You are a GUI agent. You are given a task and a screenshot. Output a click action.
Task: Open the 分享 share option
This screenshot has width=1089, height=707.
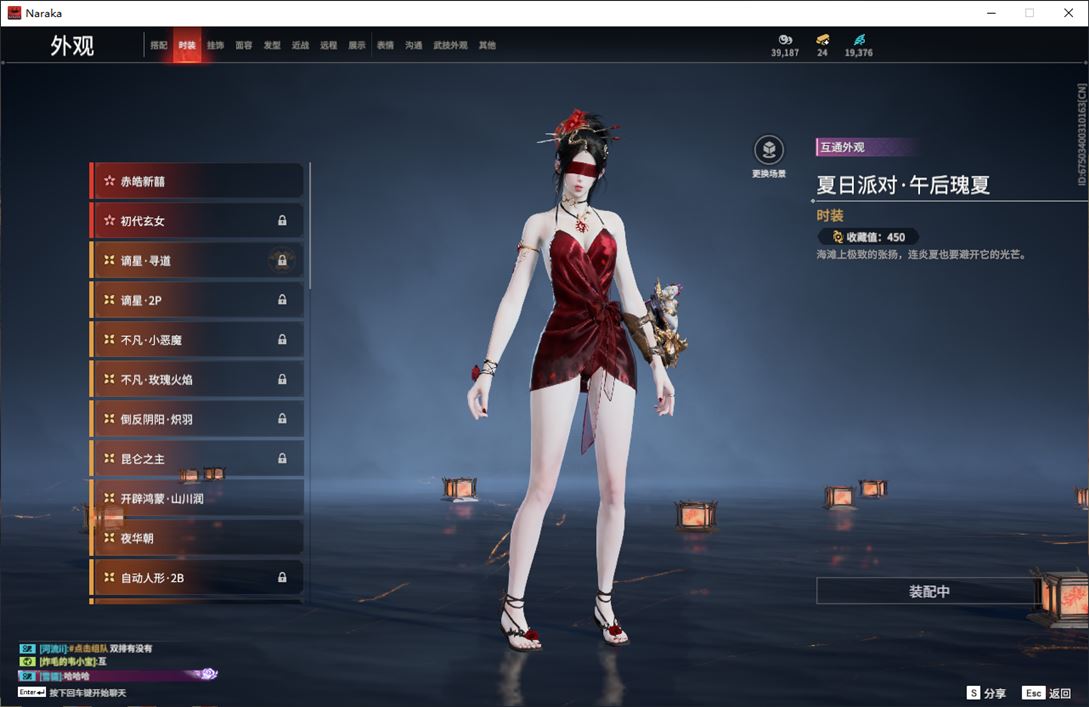[986, 693]
